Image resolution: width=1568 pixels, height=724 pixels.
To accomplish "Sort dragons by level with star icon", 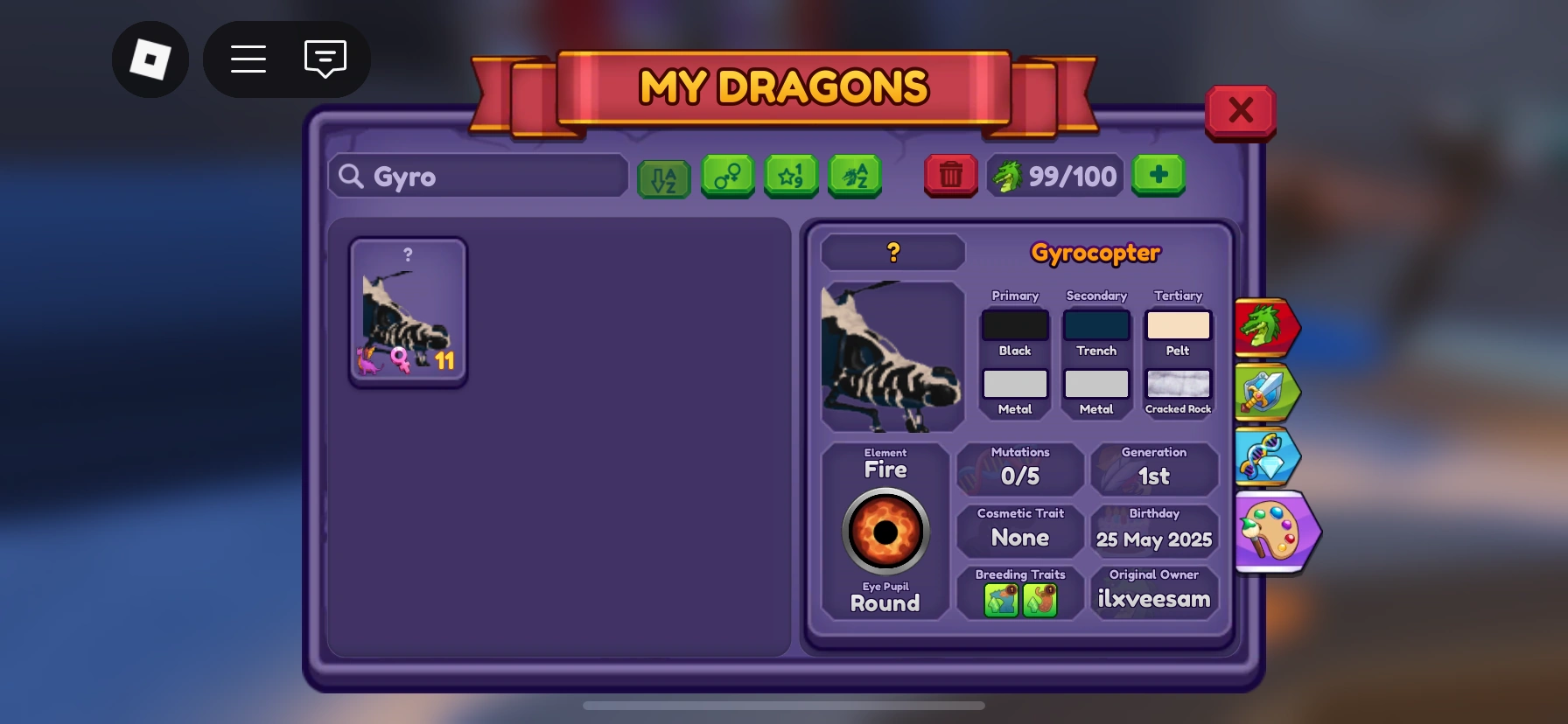I will click(792, 176).
